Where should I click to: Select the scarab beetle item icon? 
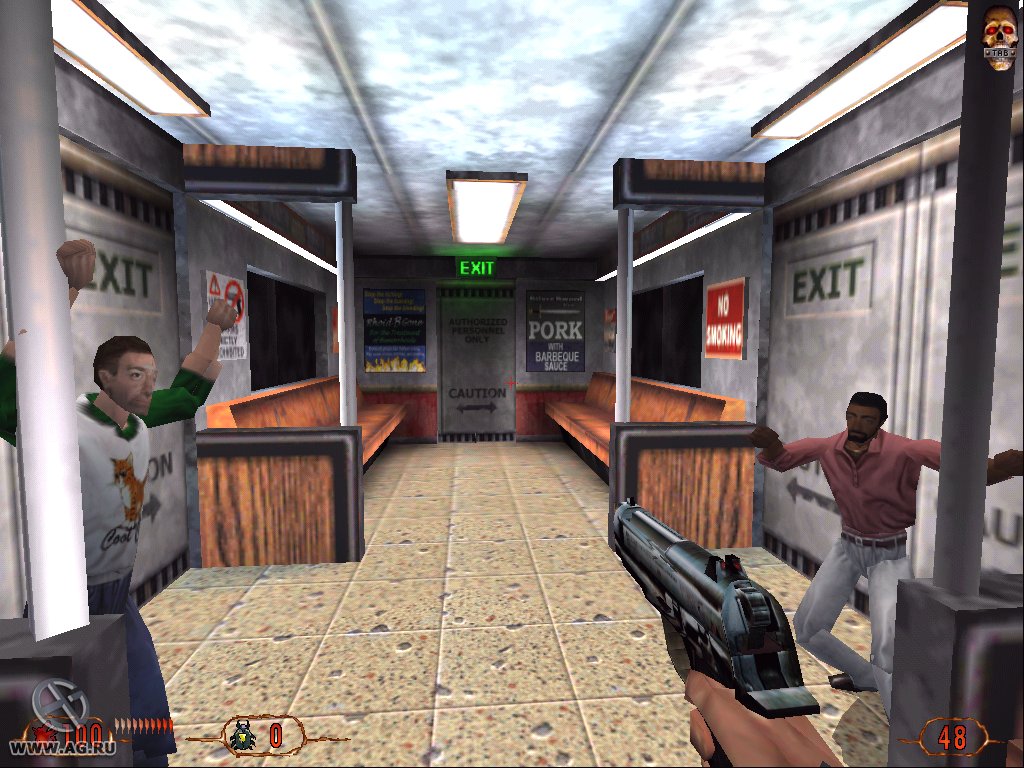point(243,736)
